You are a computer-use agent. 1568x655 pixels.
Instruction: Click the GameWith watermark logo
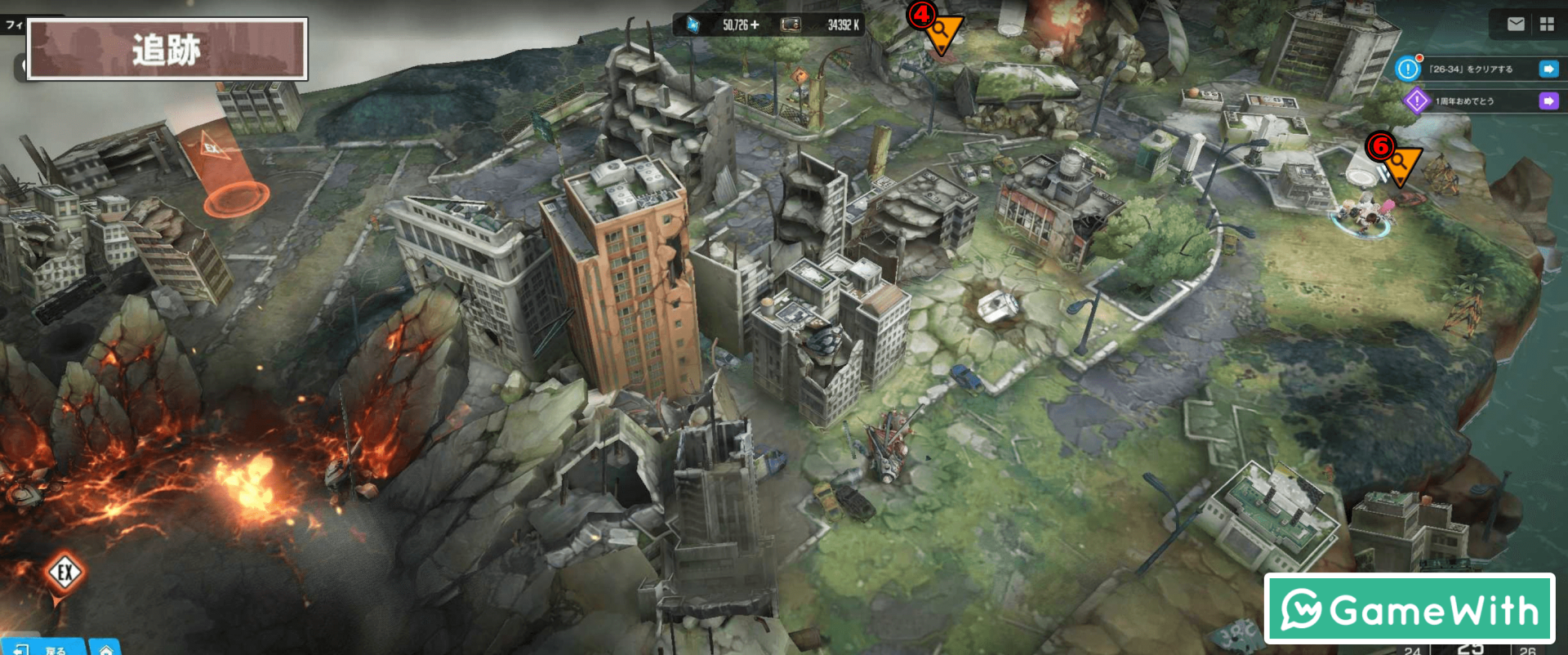1409,609
